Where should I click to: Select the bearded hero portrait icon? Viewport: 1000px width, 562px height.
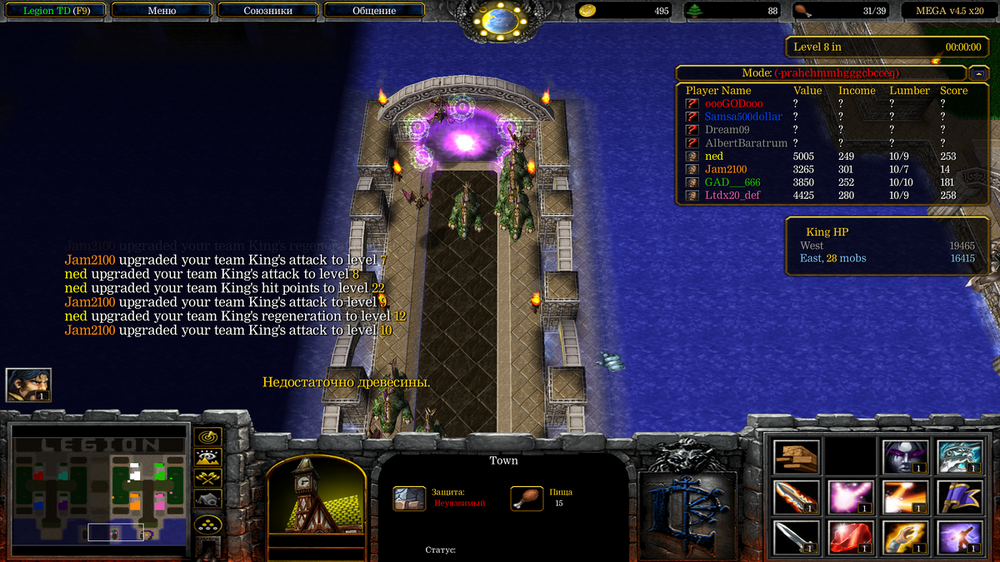tap(28, 385)
